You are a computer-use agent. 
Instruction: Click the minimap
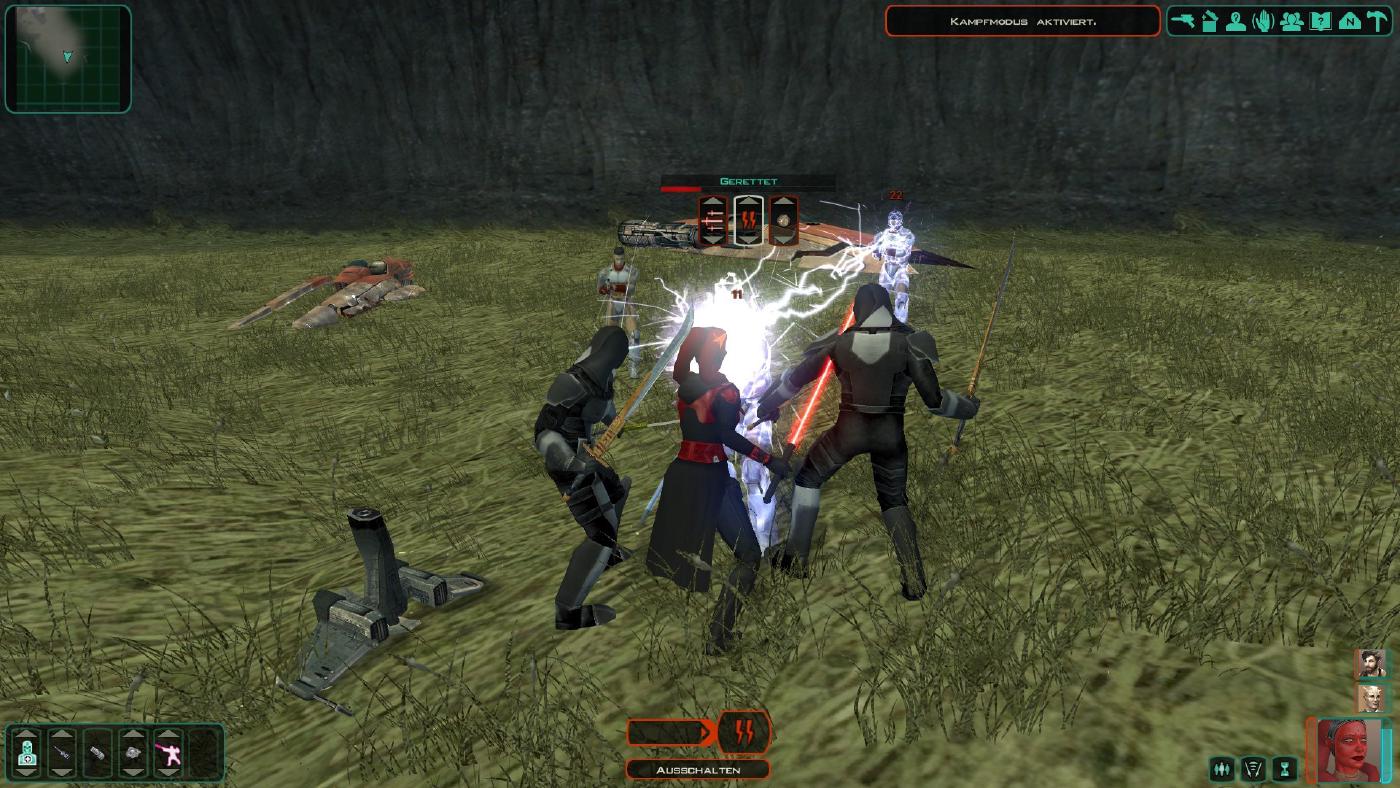point(68,59)
